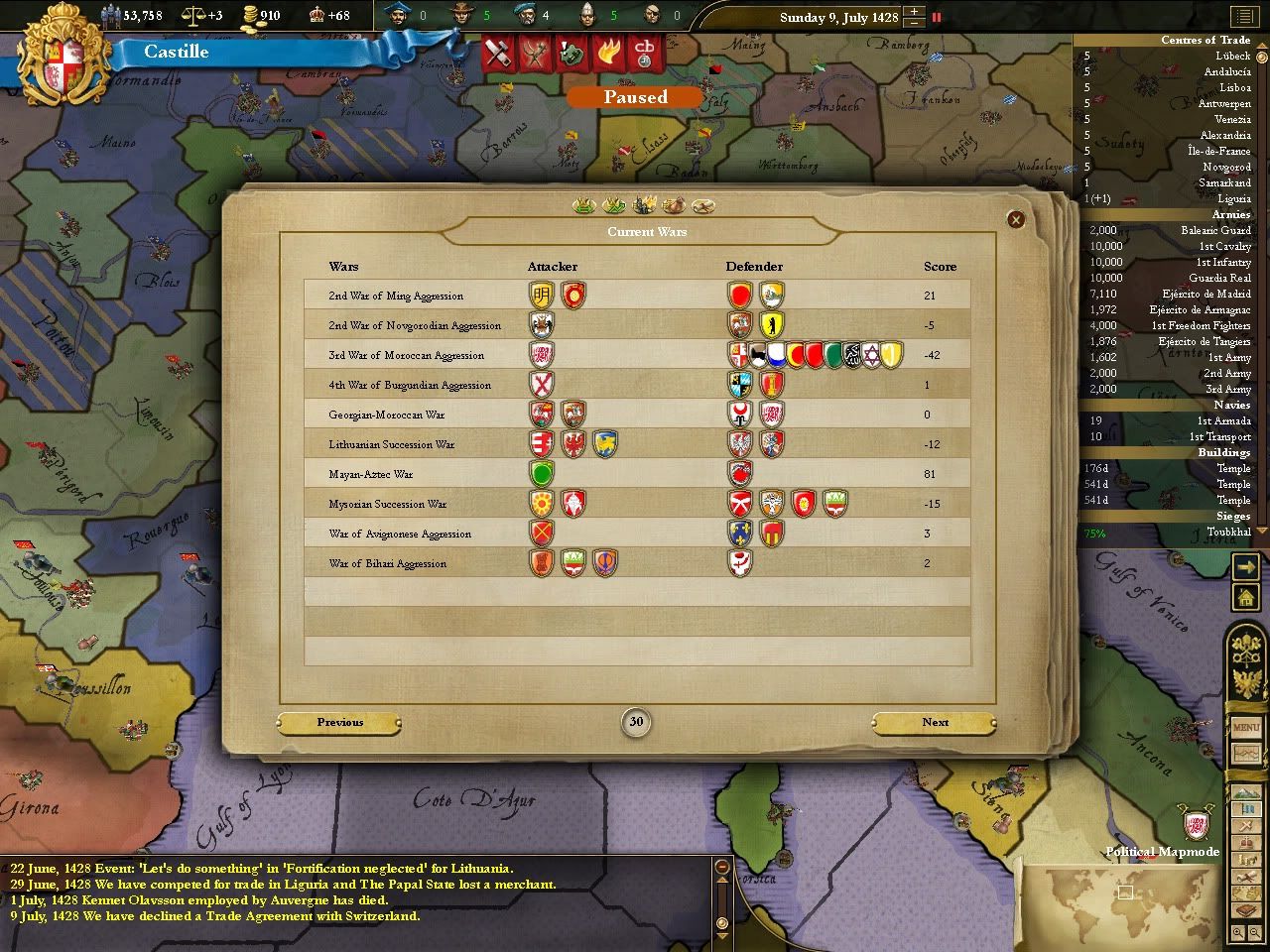The height and width of the screenshot is (952, 1270).
Task: Open the scroll ledger section icon
Action: 704,206
